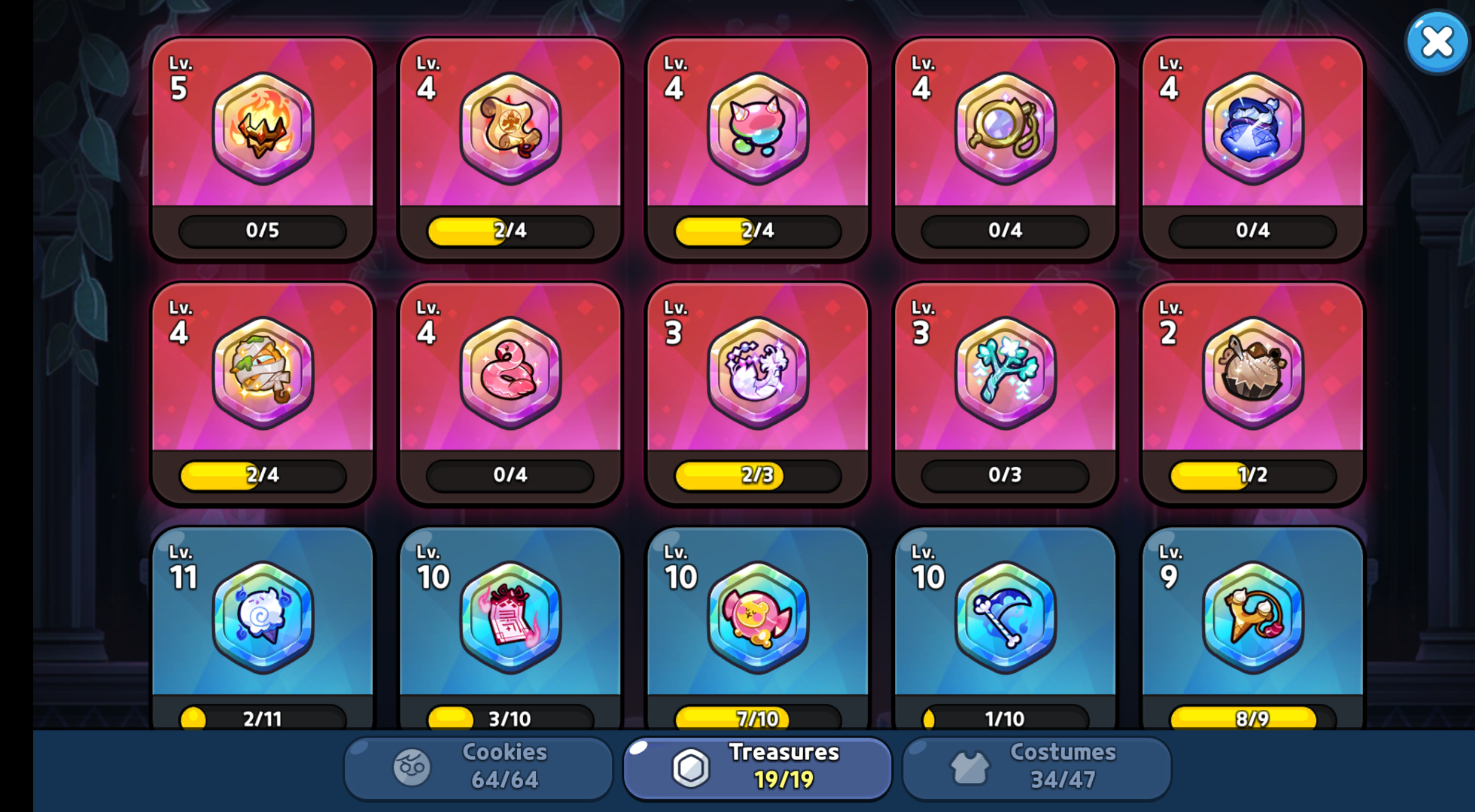This screenshot has width=1475, height=812.
Task: Choose the pink bear candy treasure
Action: point(757,629)
